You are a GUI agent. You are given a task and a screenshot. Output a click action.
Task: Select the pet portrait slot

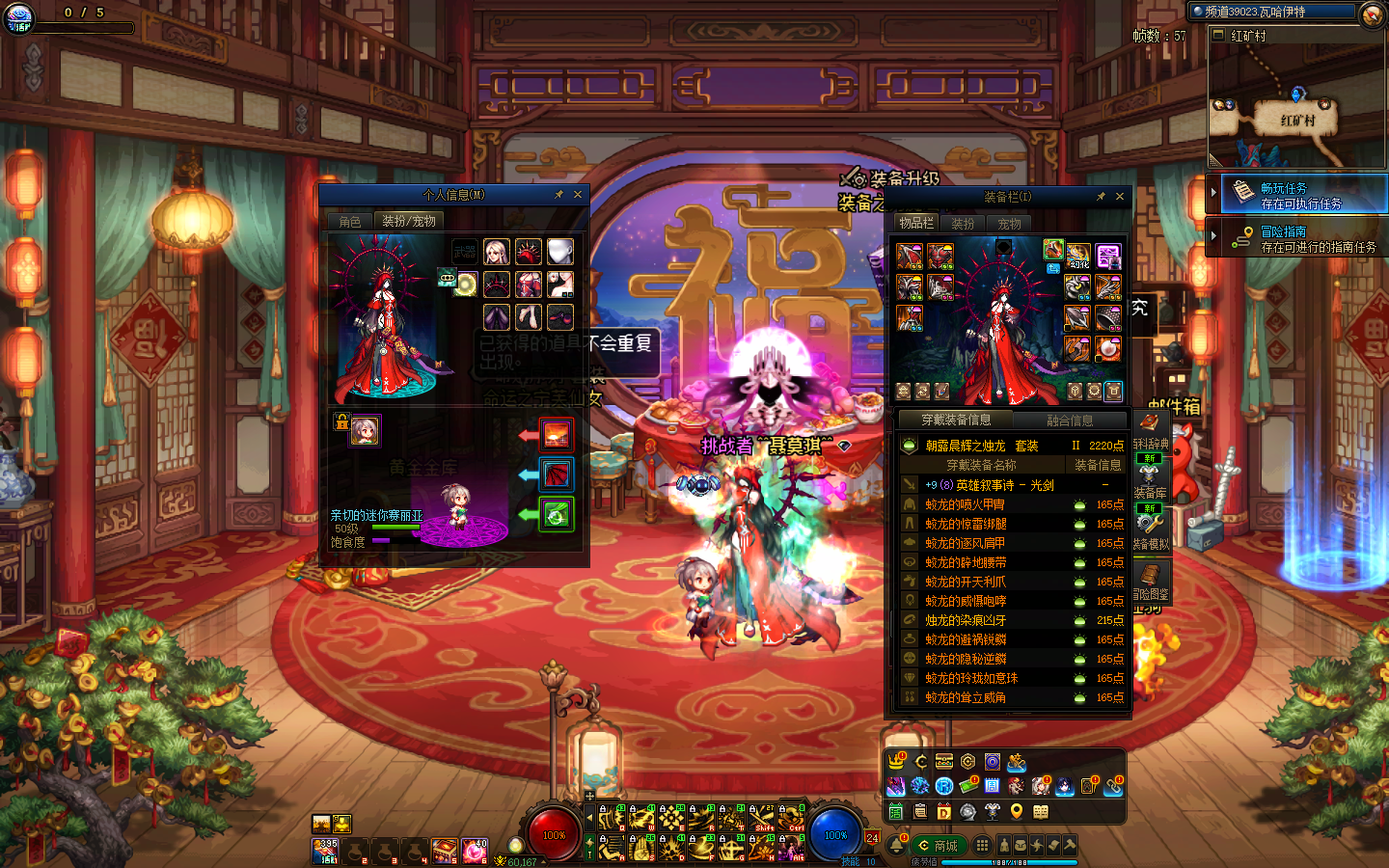pyautogui.click(x=365, y=430)
